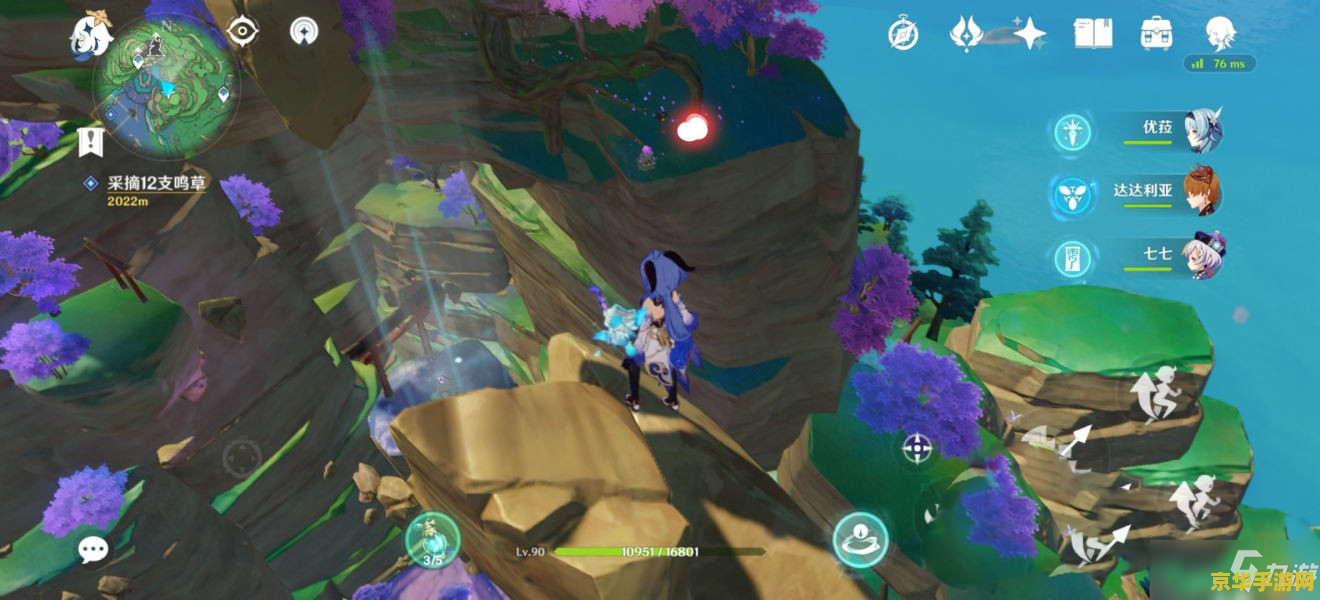Tap the signal beacon icon beside the eye
This screenshot has width=1320, height=600.
pos(304,31)
